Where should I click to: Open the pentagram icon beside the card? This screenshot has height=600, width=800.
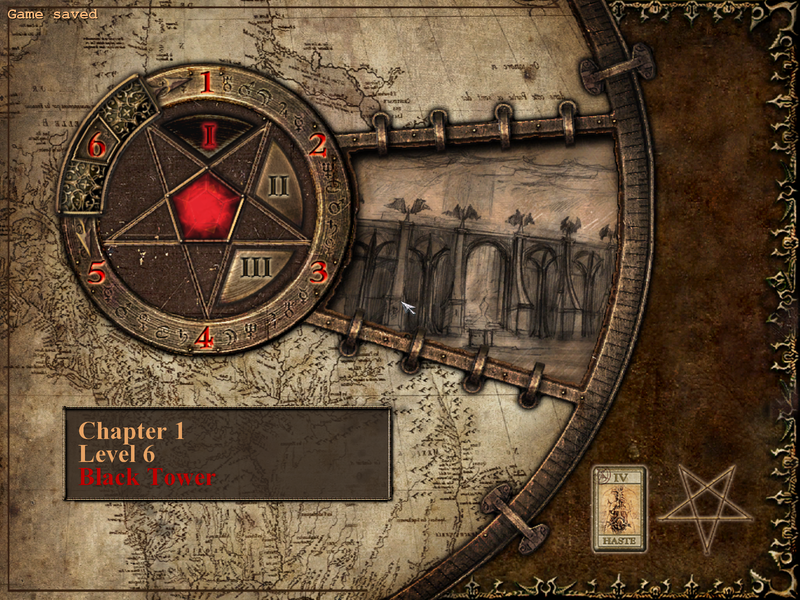(x=705, y=505)
